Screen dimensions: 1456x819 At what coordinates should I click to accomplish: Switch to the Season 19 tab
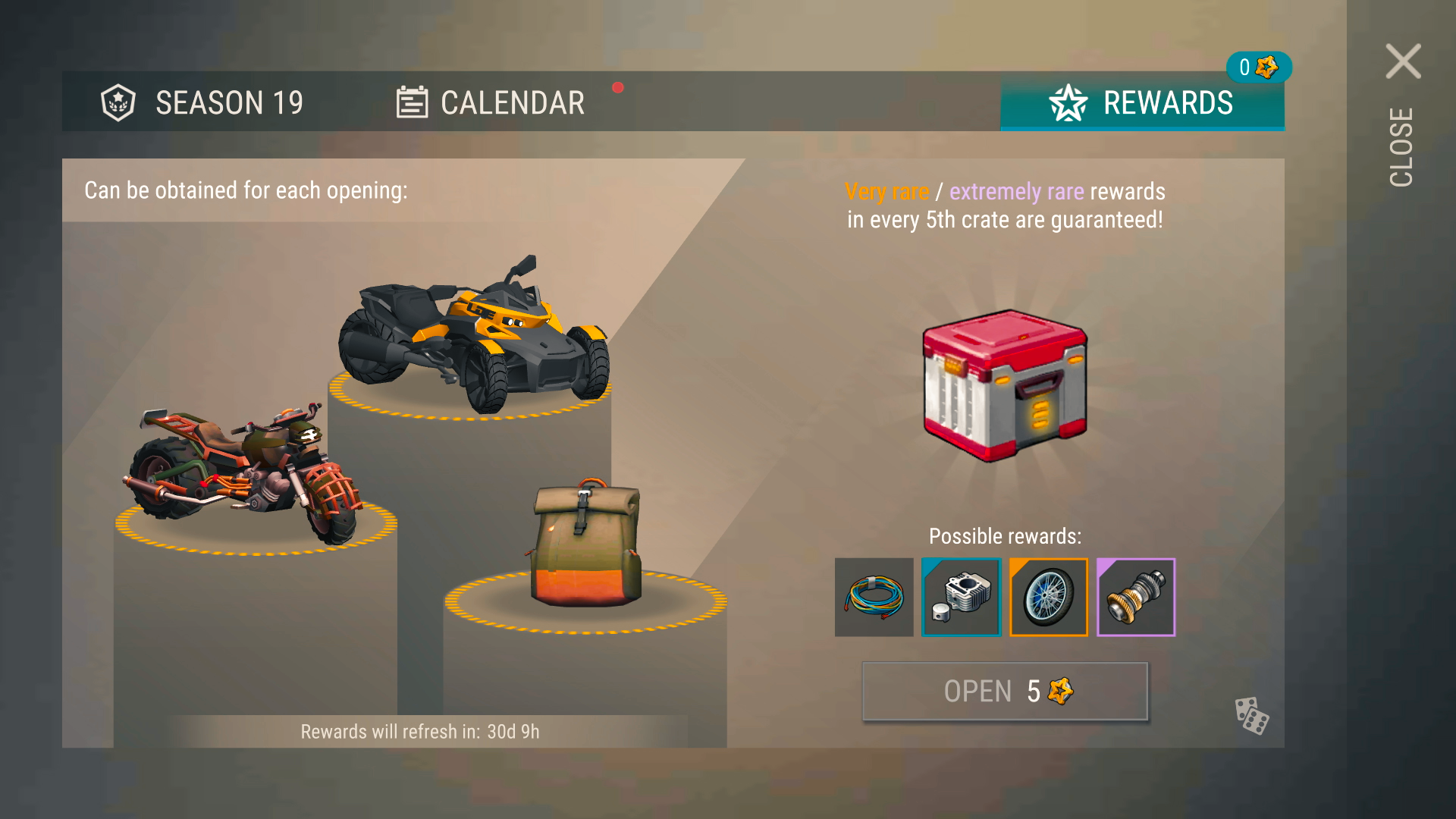(x=202, y=102)
